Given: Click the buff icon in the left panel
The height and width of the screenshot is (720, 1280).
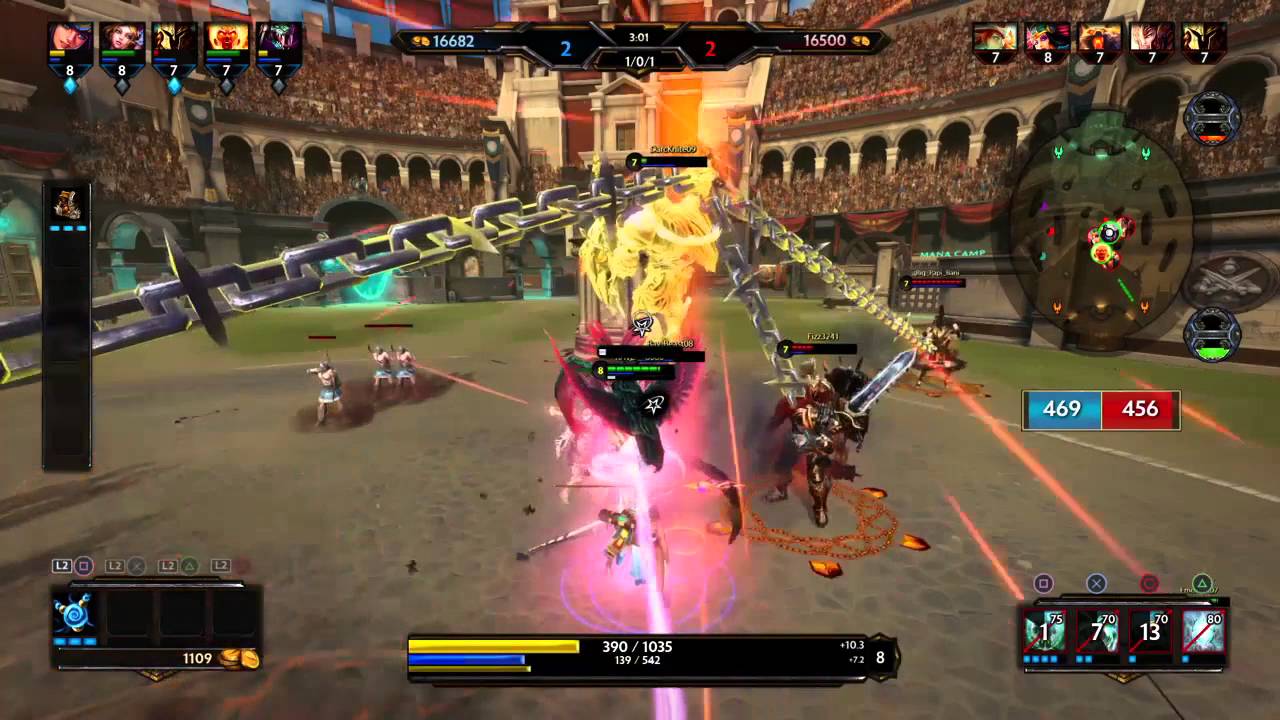Looking at the screenshot, I should [x=69, y=203].
